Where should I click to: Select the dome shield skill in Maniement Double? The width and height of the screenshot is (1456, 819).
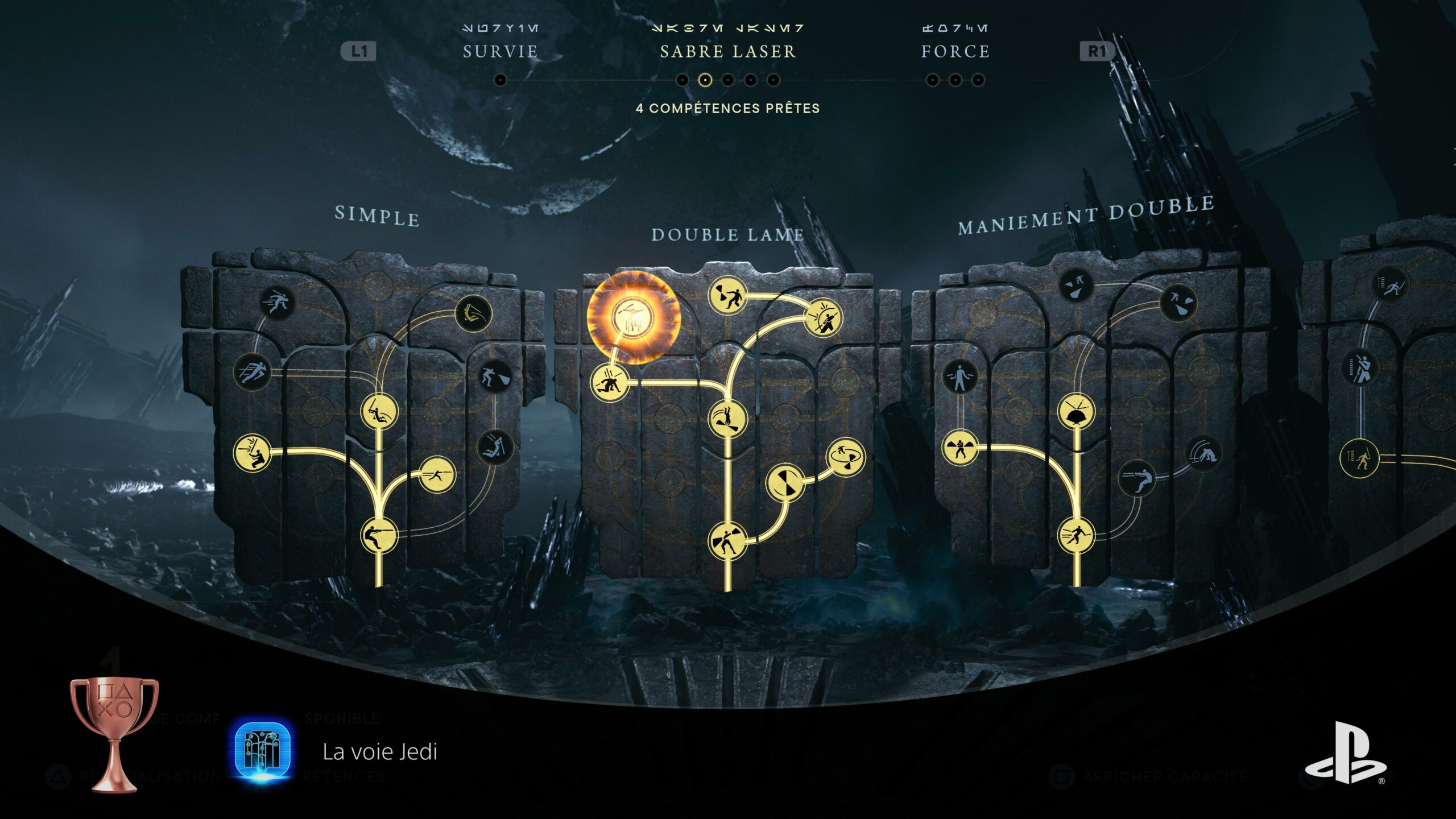click(x=1076, y=411)
